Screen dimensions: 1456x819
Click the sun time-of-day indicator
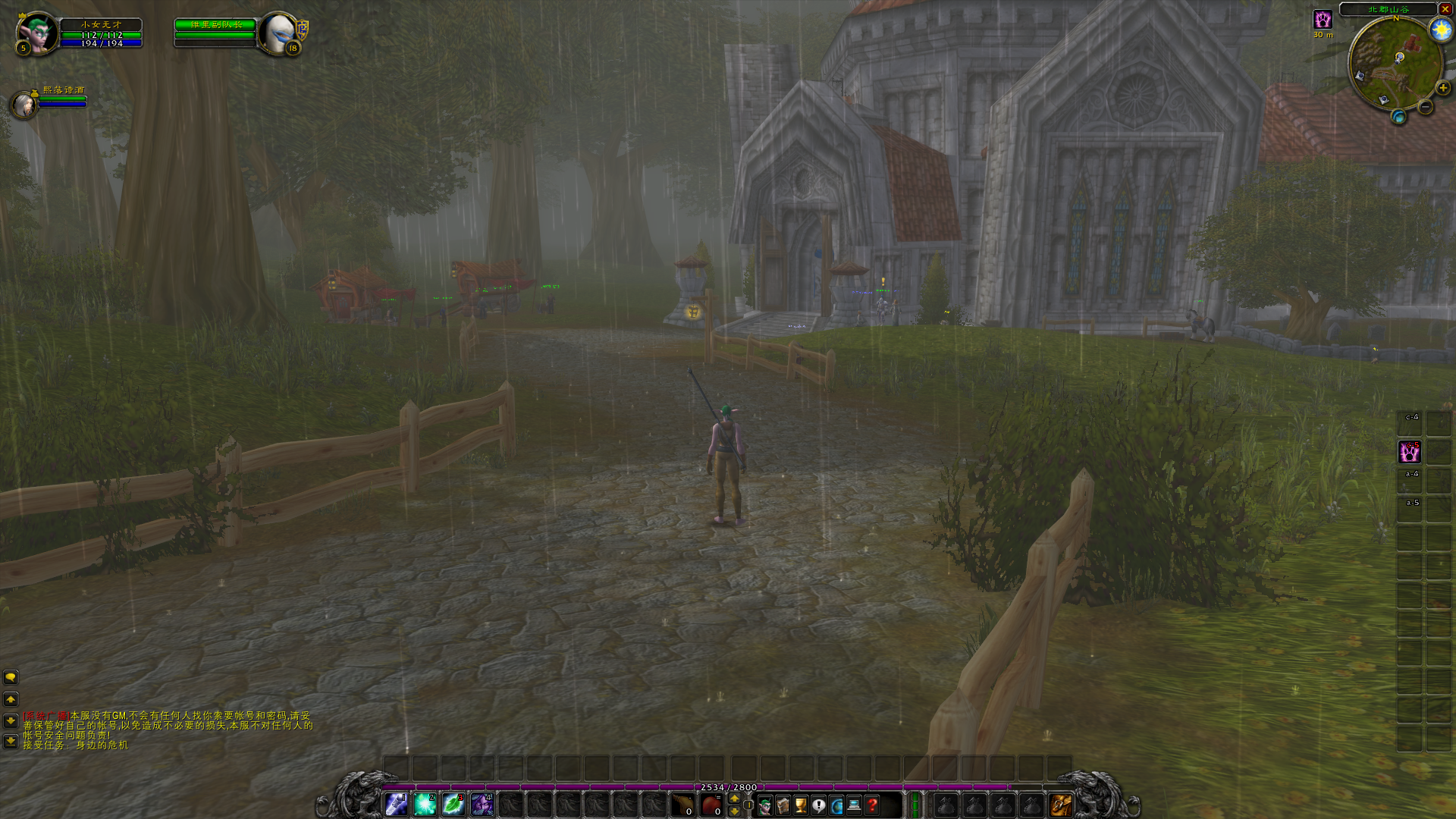(x=1440, y=30)
